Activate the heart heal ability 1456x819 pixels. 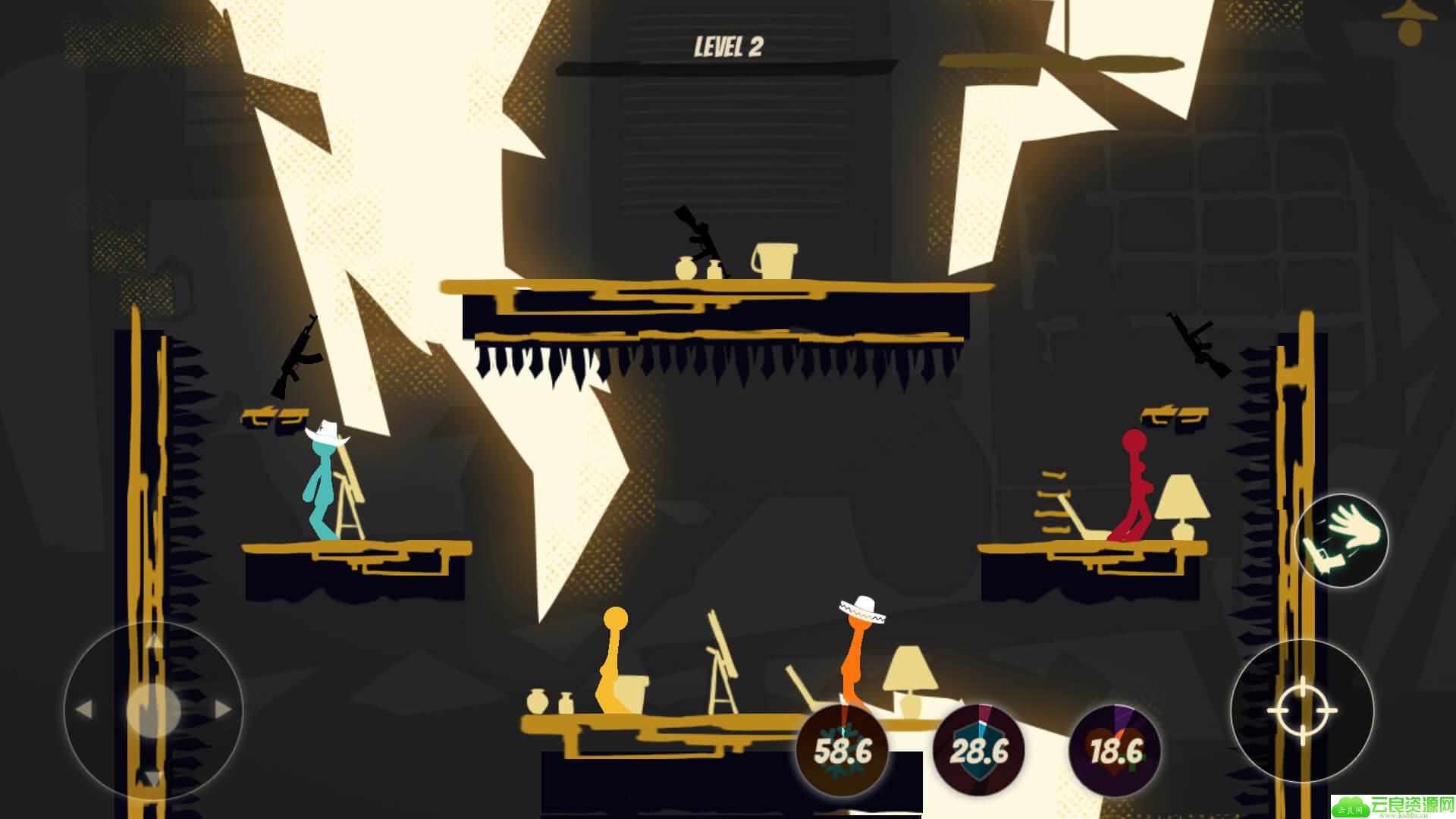[x=1115, y=751]
